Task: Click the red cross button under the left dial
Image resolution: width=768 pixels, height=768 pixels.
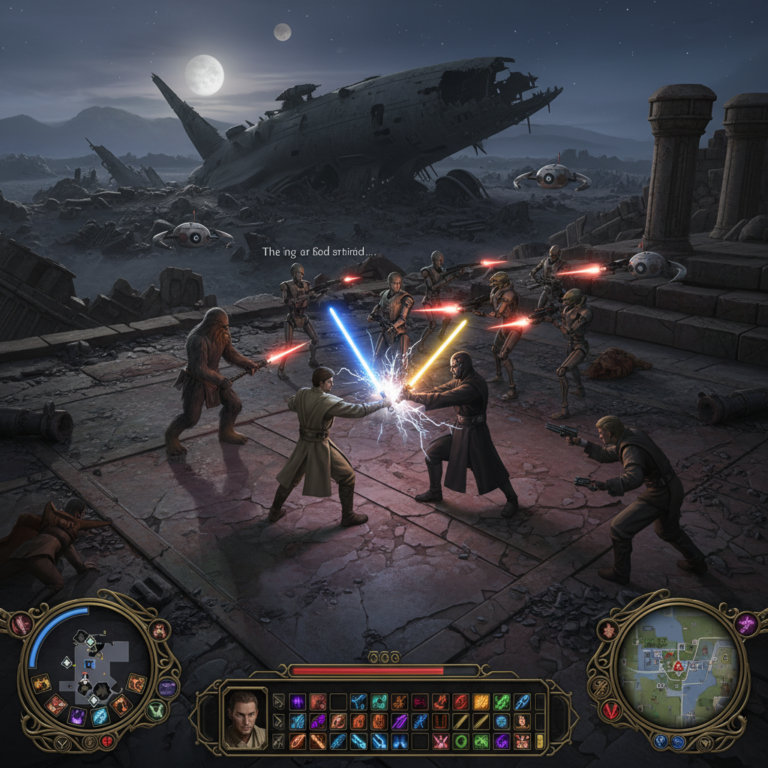Action: [107, 742]
